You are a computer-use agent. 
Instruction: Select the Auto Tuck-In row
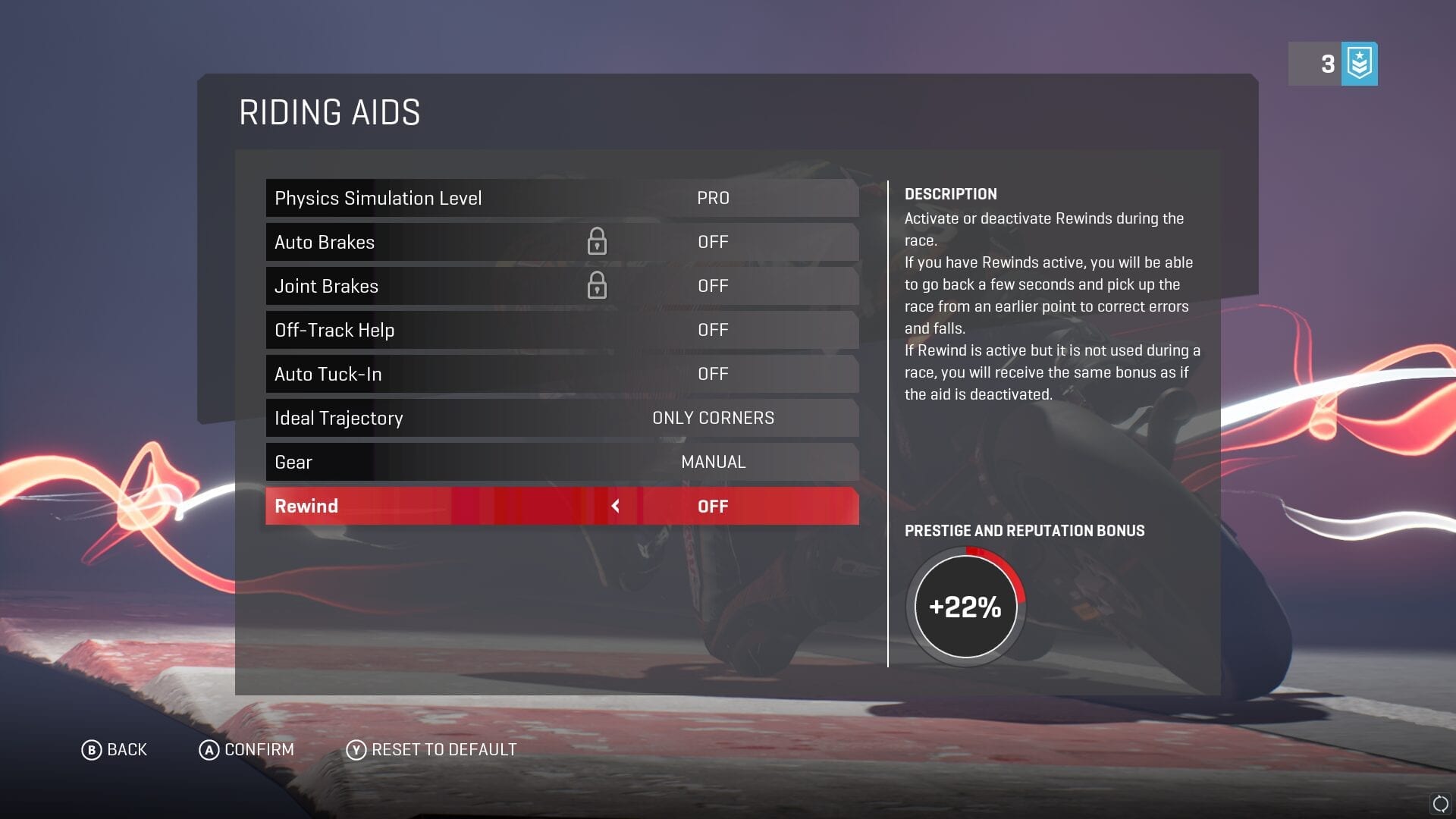click(x=561, y=374)
